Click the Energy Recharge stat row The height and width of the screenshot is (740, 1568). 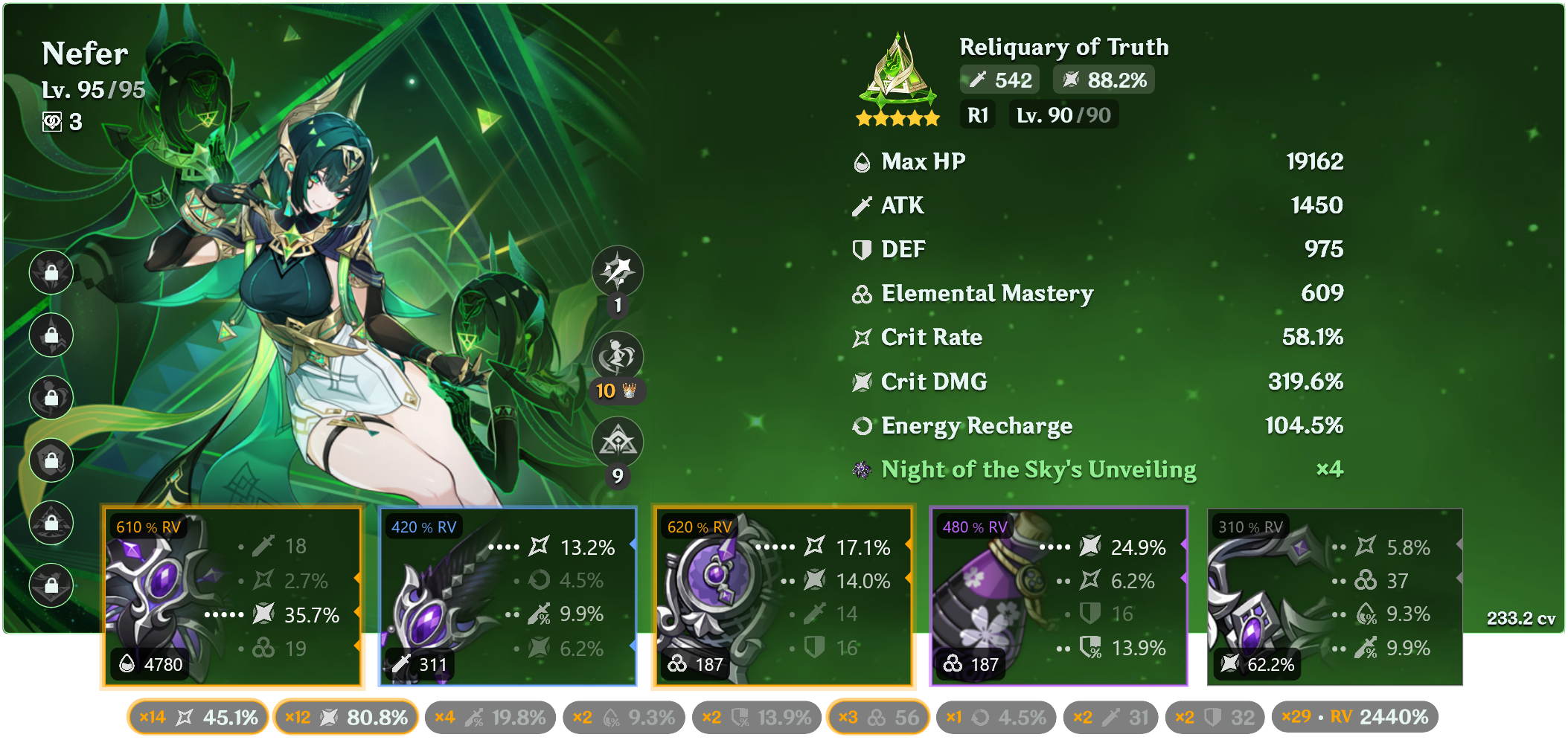(1098, 425)
